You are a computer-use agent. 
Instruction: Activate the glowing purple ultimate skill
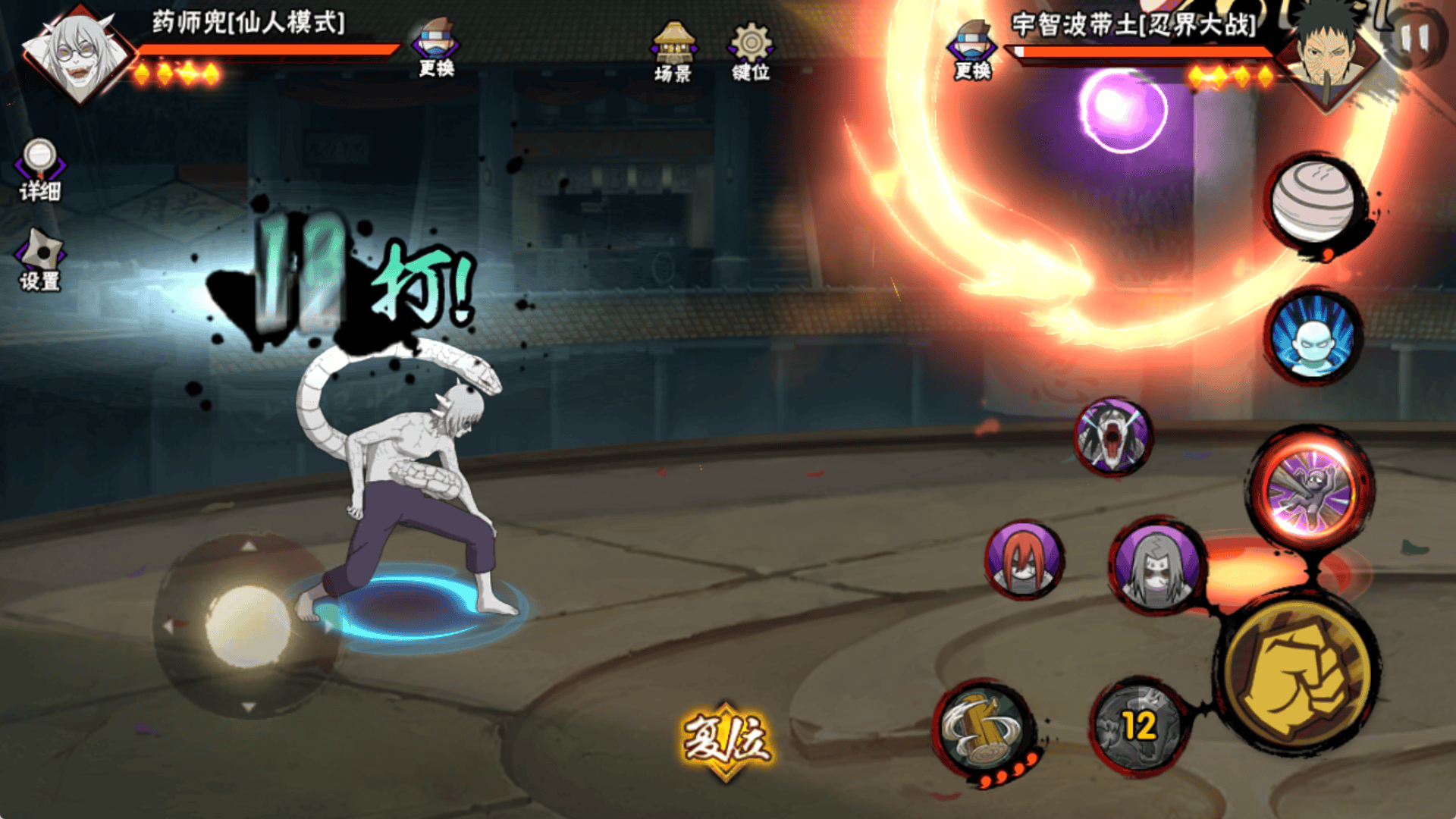click(x=1310, y=489)
